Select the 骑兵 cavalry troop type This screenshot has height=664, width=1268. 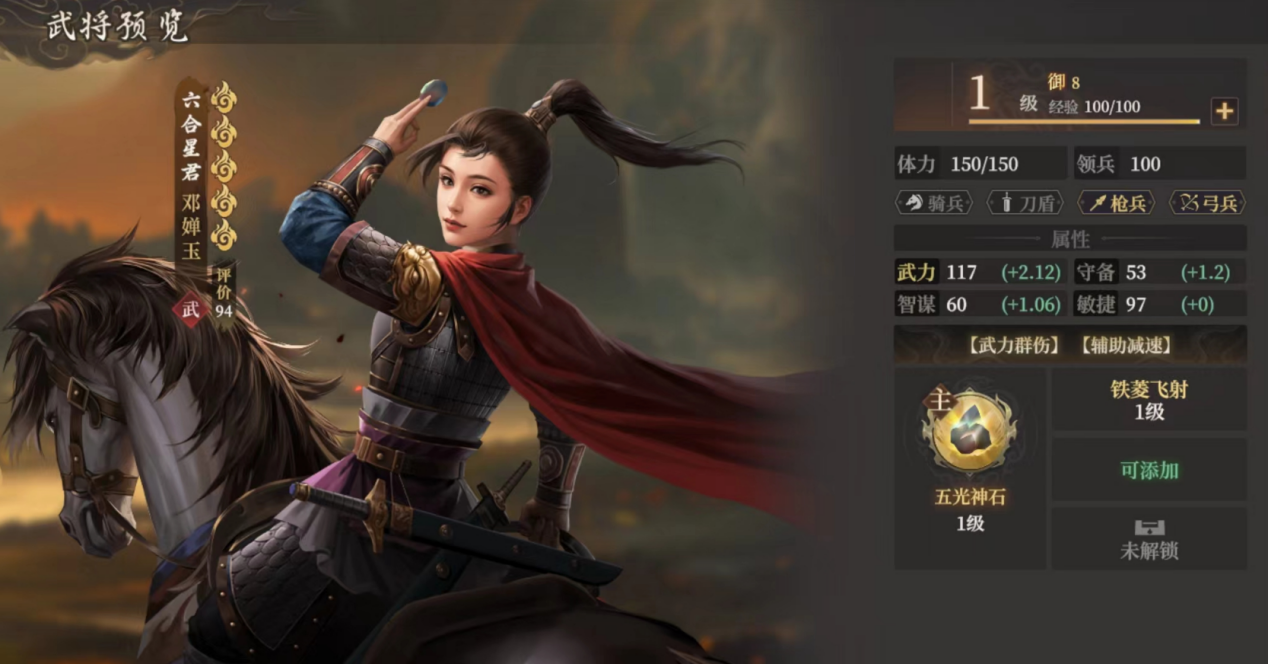(x=933, y=203)
